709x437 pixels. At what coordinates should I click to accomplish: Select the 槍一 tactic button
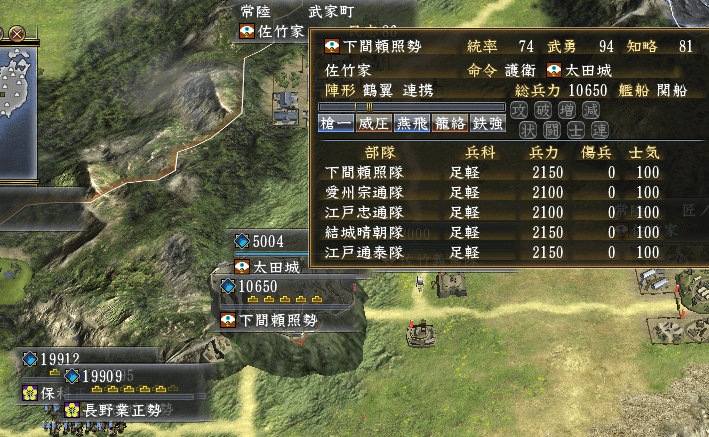[337, 124]
